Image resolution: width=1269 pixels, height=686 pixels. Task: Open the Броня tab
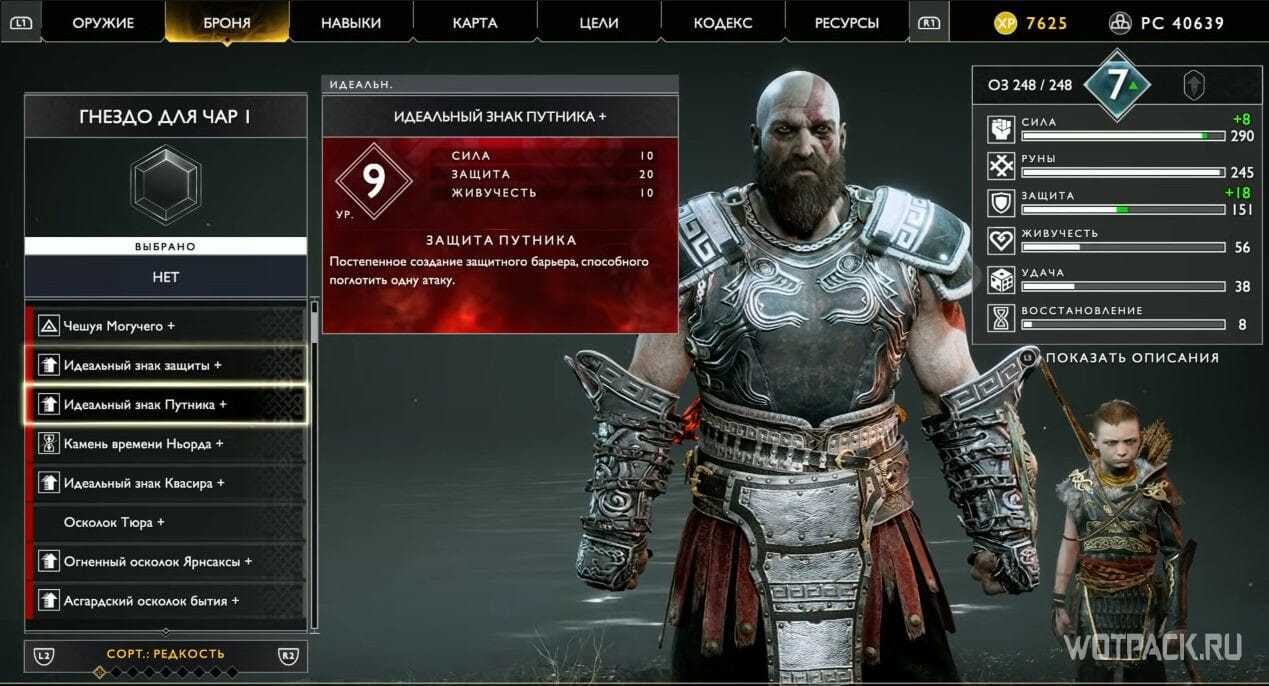pyautogui.click(x=227, y=22)
